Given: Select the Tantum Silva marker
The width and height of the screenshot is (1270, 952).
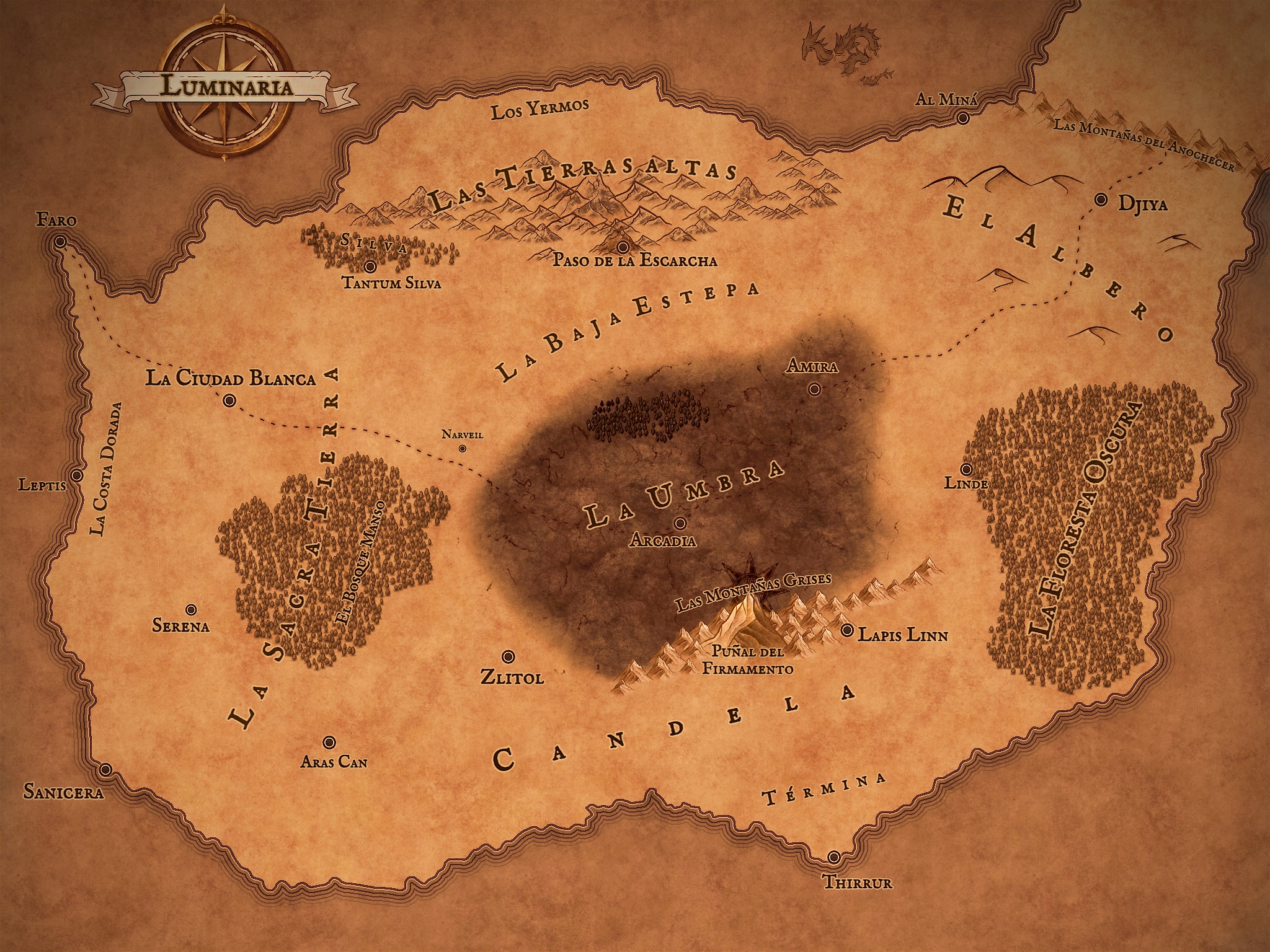Looking at the screenshot, I should (x=370, y=267).
